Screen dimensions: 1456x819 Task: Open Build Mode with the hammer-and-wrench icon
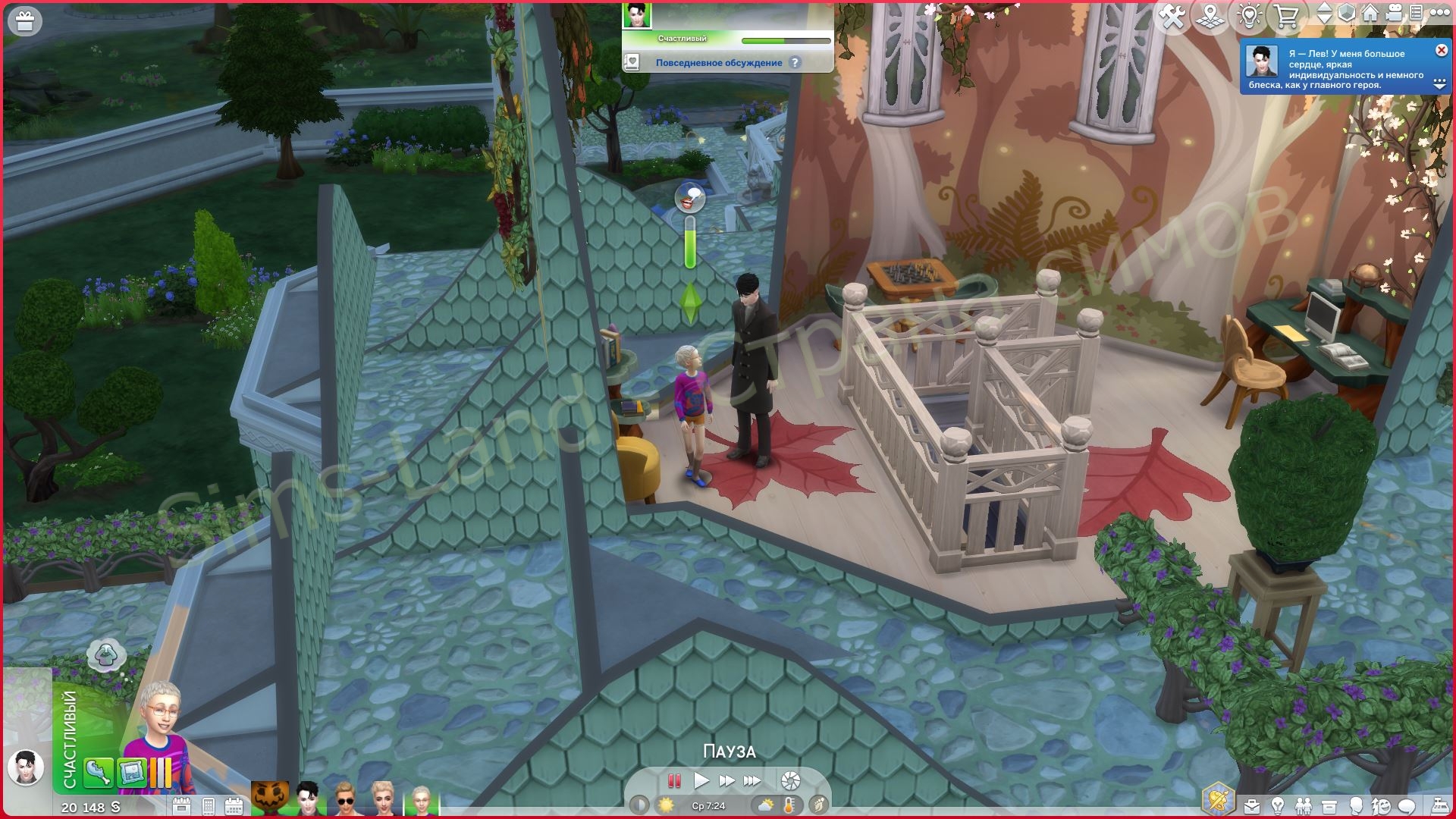[x=1172, y=17]
